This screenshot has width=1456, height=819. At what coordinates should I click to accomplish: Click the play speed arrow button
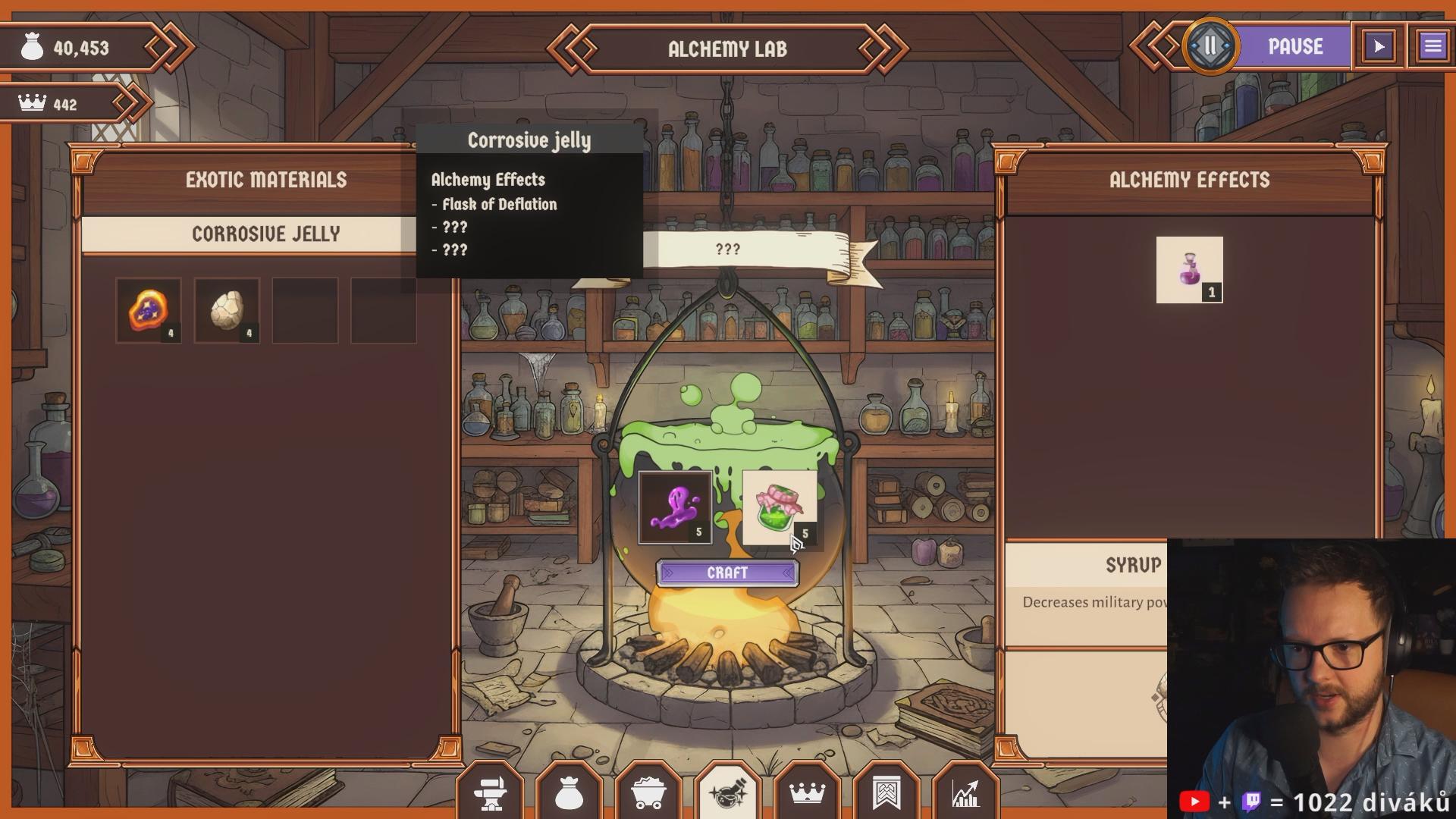(1379, 46)
